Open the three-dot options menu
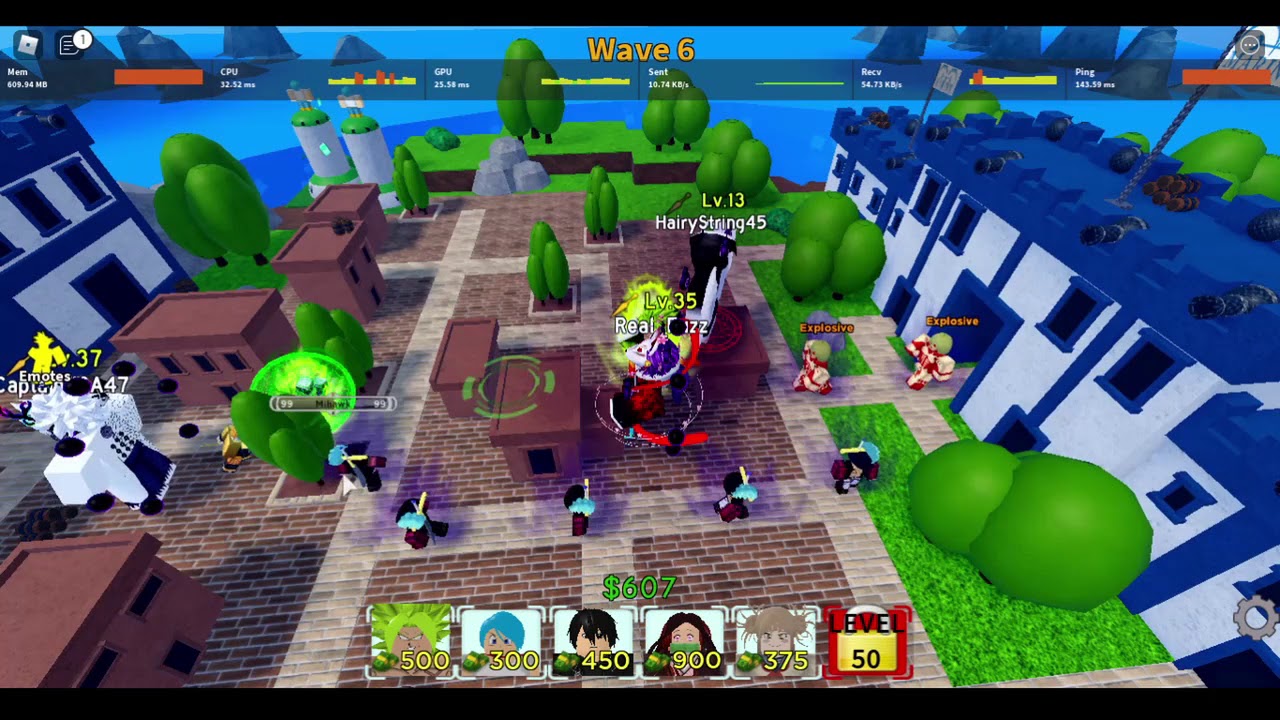The image size is (1280, 720). (x=1250, y=45)
